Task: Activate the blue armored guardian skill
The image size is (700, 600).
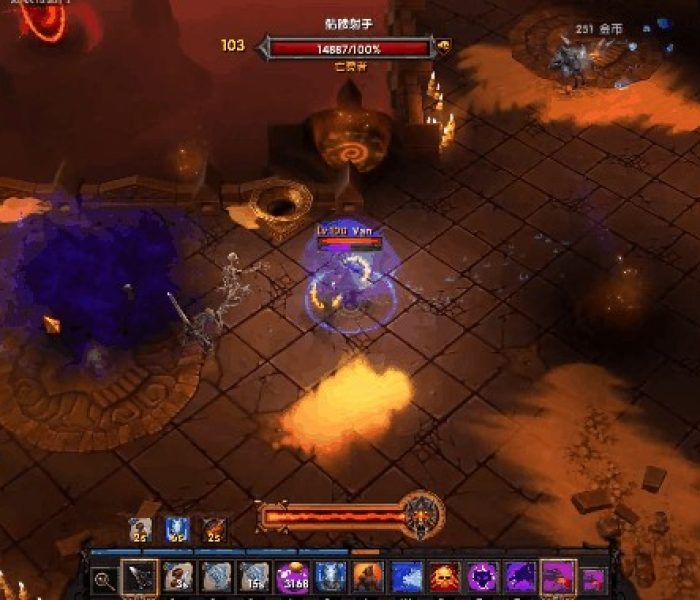Action: (330, 577)
